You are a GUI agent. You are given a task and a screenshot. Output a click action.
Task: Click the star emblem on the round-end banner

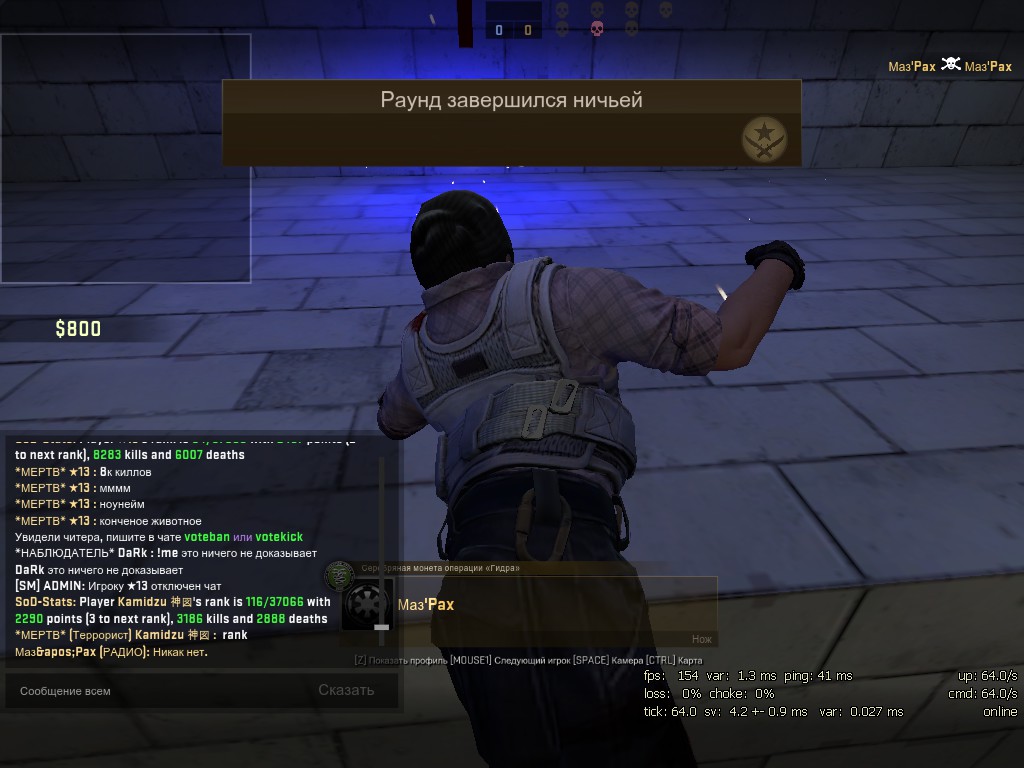(x=764, y=138)
